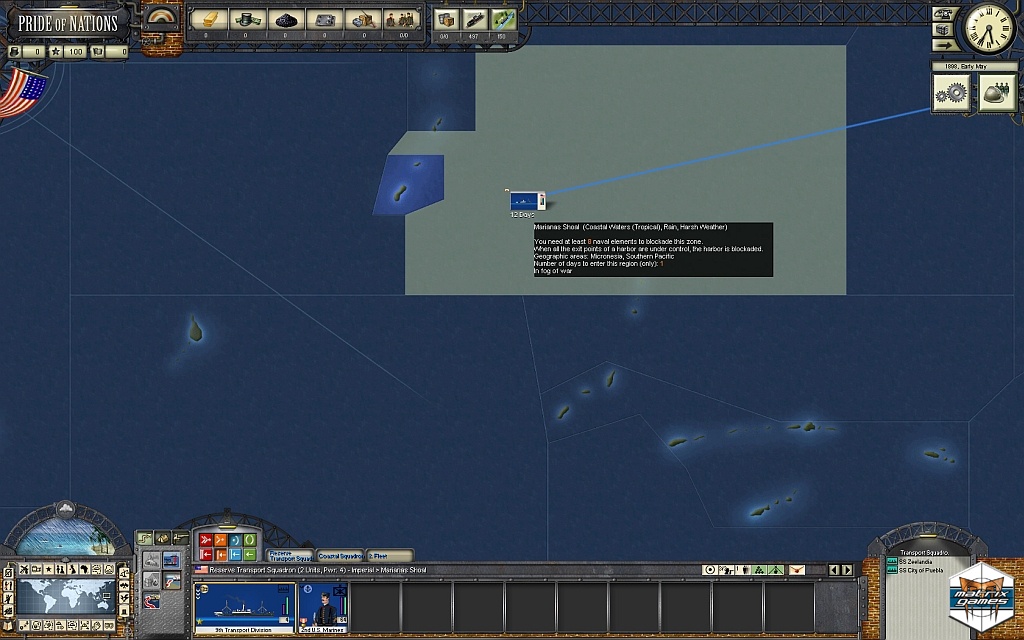The image size is (1024, 640).
Task: Select SS Zeelandia in the squadron list
Action: pyautogui.click(x=916, y=562)
